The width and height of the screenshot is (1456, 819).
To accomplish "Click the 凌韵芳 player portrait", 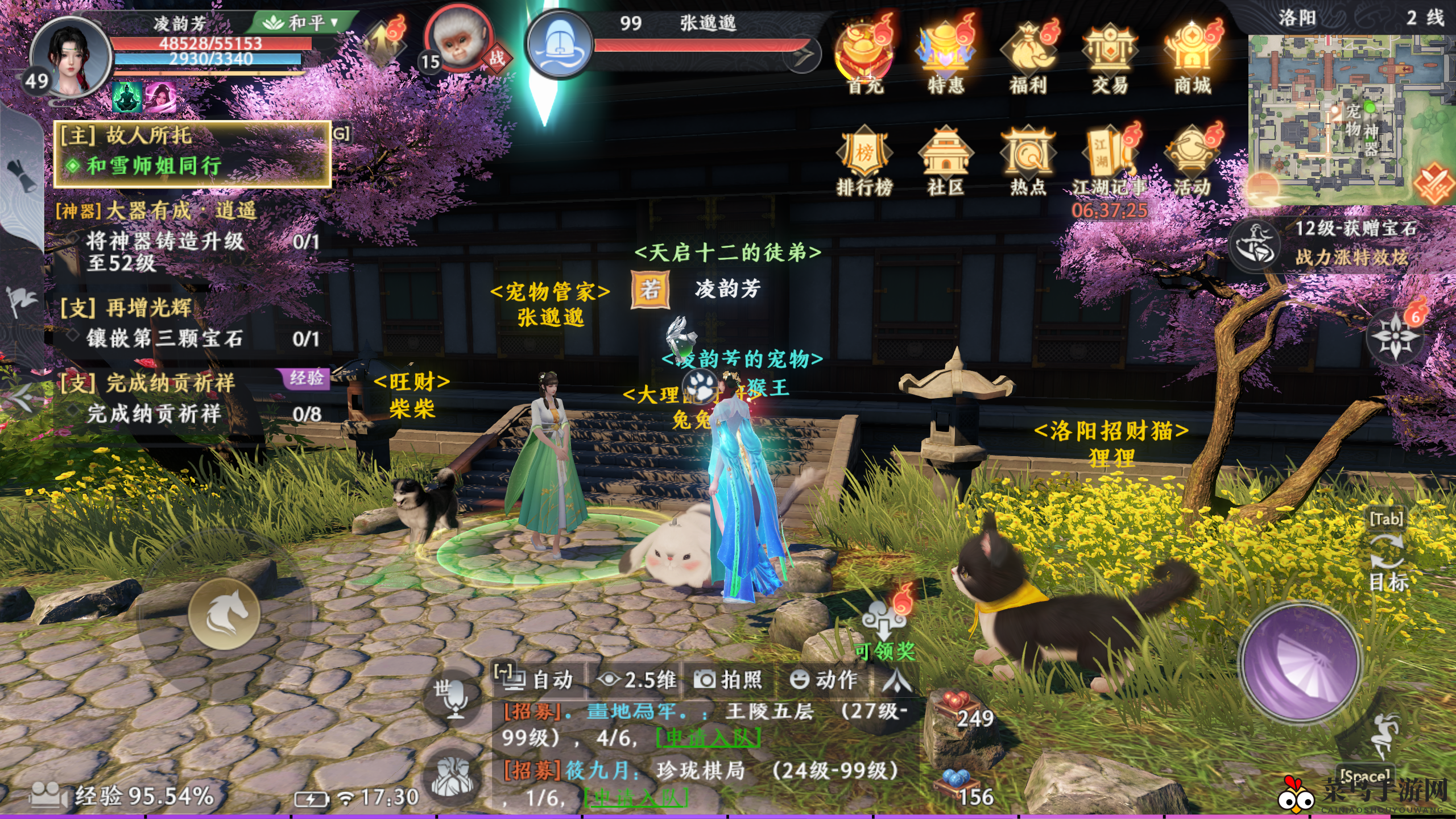I will click(x=69, y=58).
